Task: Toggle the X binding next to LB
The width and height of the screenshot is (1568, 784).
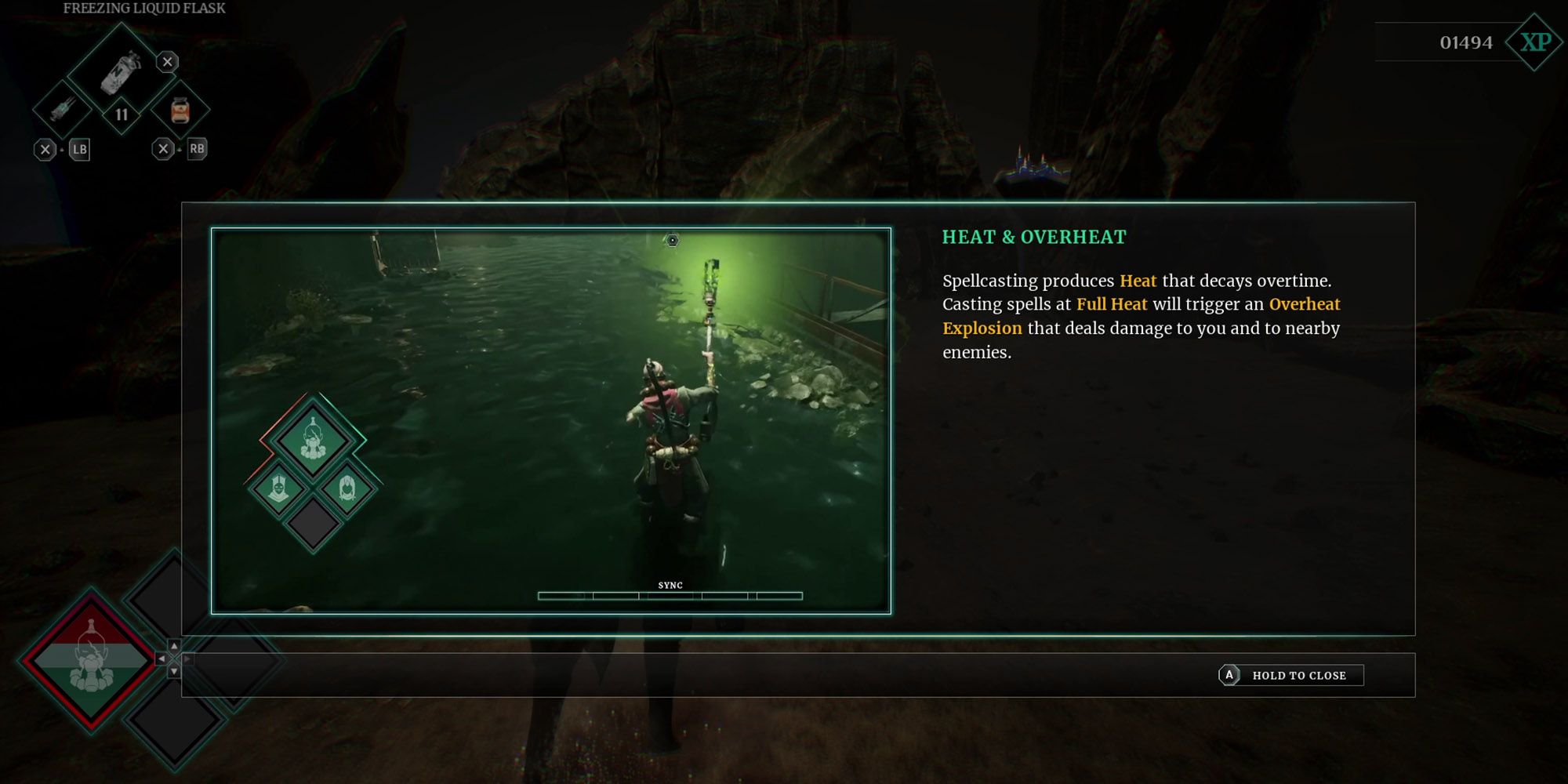Action: point(45,147)
